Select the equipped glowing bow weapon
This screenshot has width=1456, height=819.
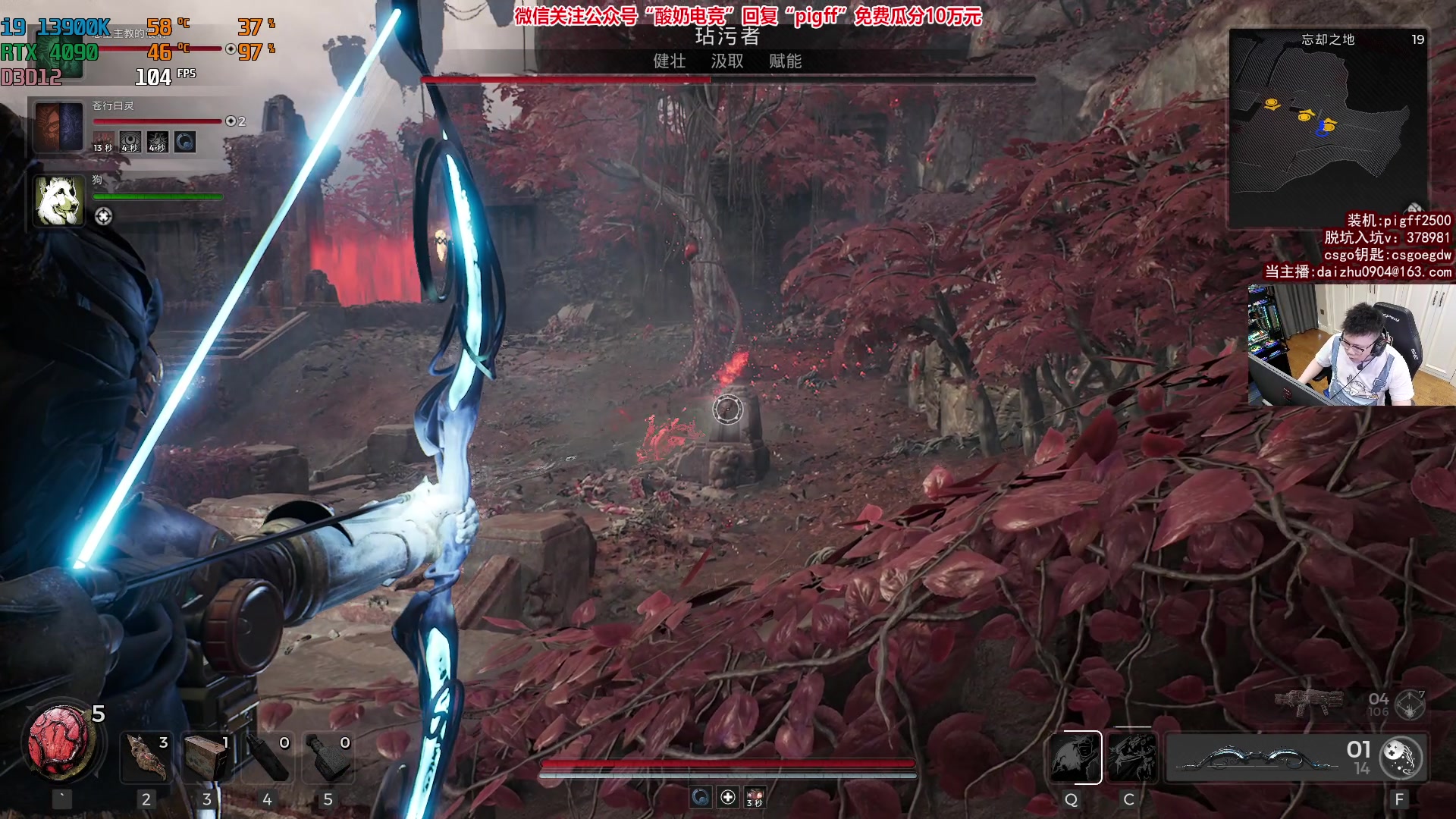(1259, 757)
